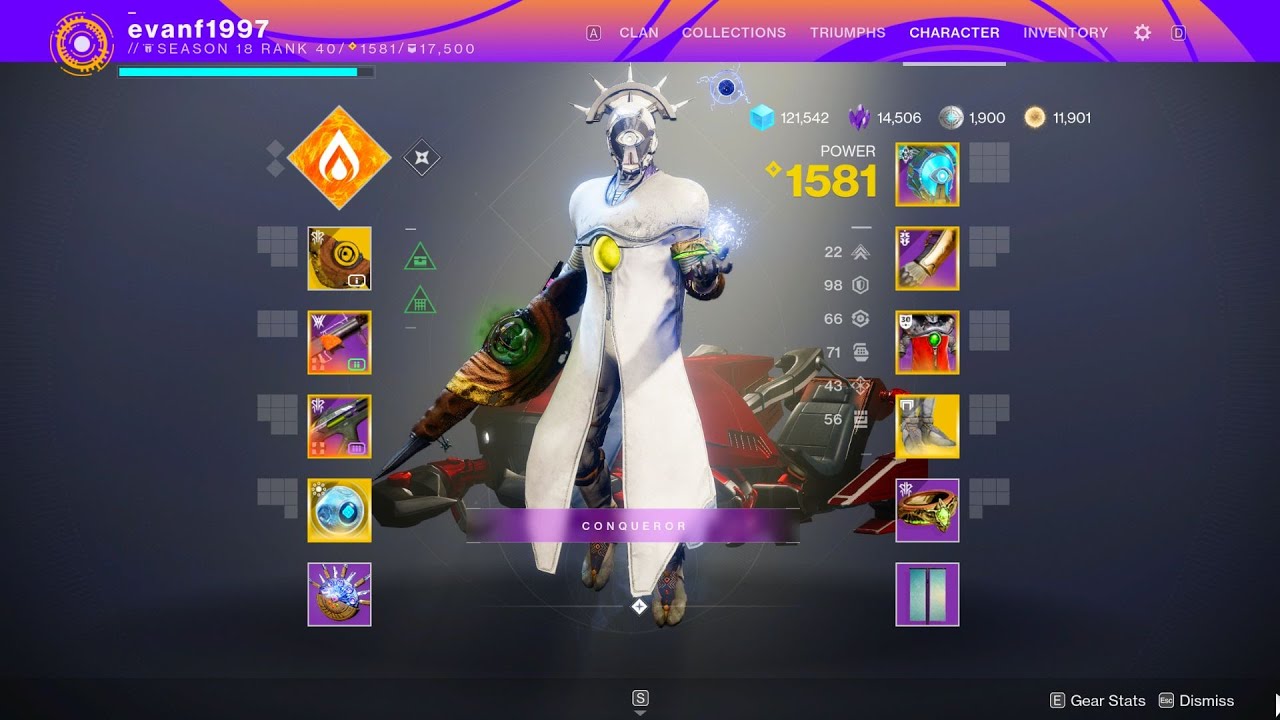Inspect the spiked orb artifact slot
Image resolution: width=1280 pixels, height=720 pixels.
pyautogui.click(x=340, y=595)
